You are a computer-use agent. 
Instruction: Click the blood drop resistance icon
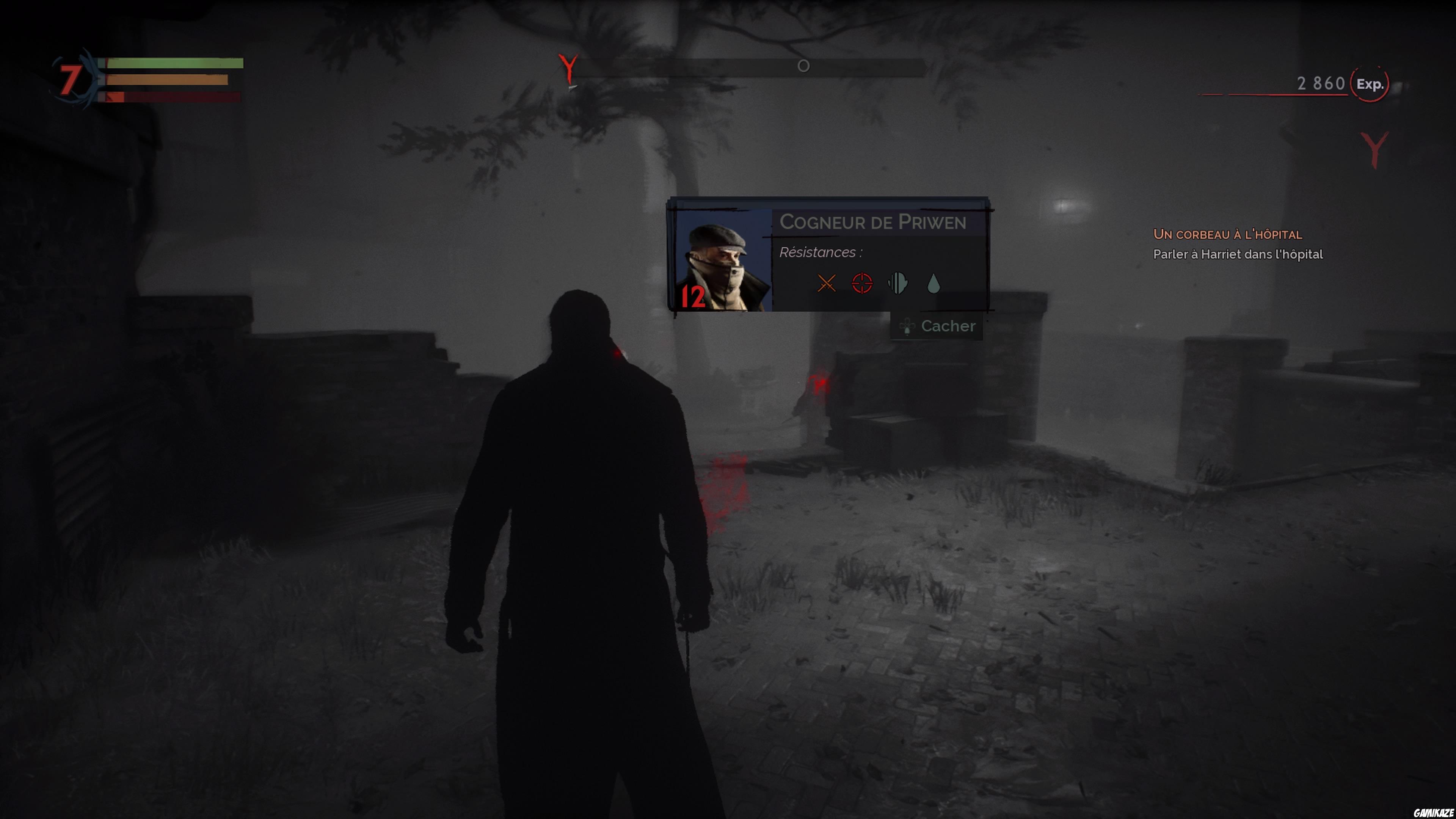934,285
